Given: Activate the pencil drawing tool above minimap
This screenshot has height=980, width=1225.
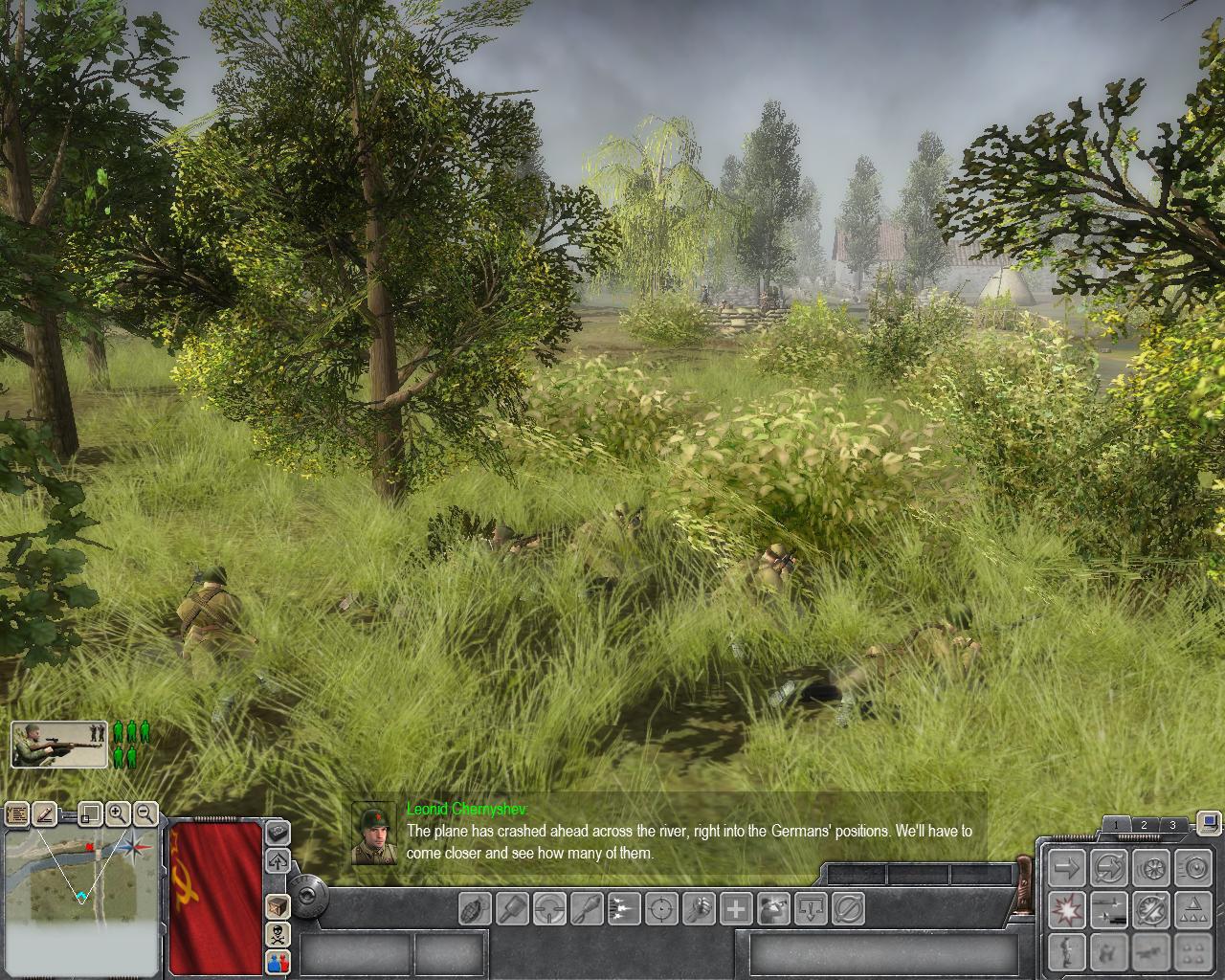Looking at the screenshot, I should pyautogui.click(x=45, y=814).
